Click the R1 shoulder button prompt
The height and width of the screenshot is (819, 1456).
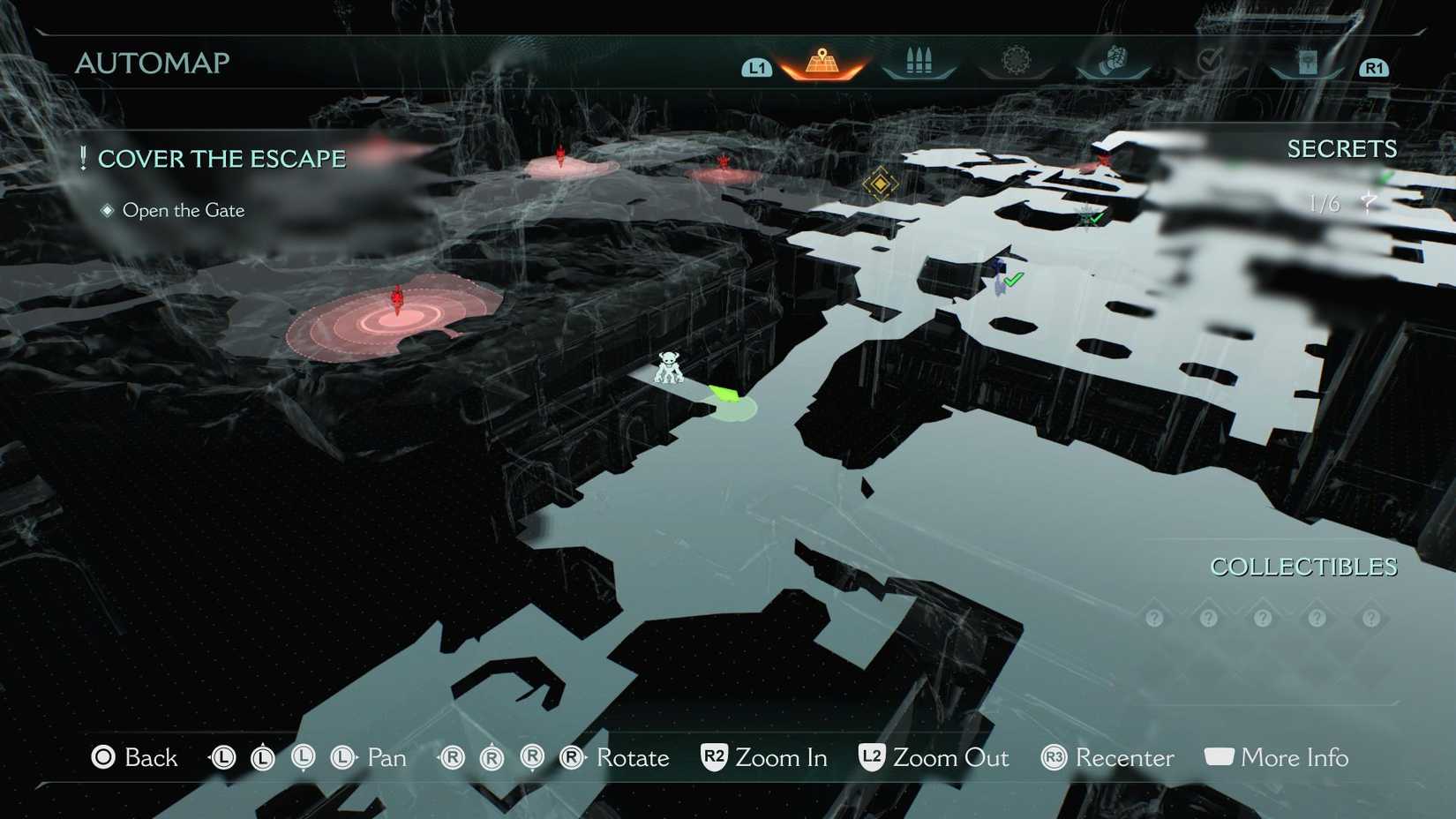pos(1373,66)
